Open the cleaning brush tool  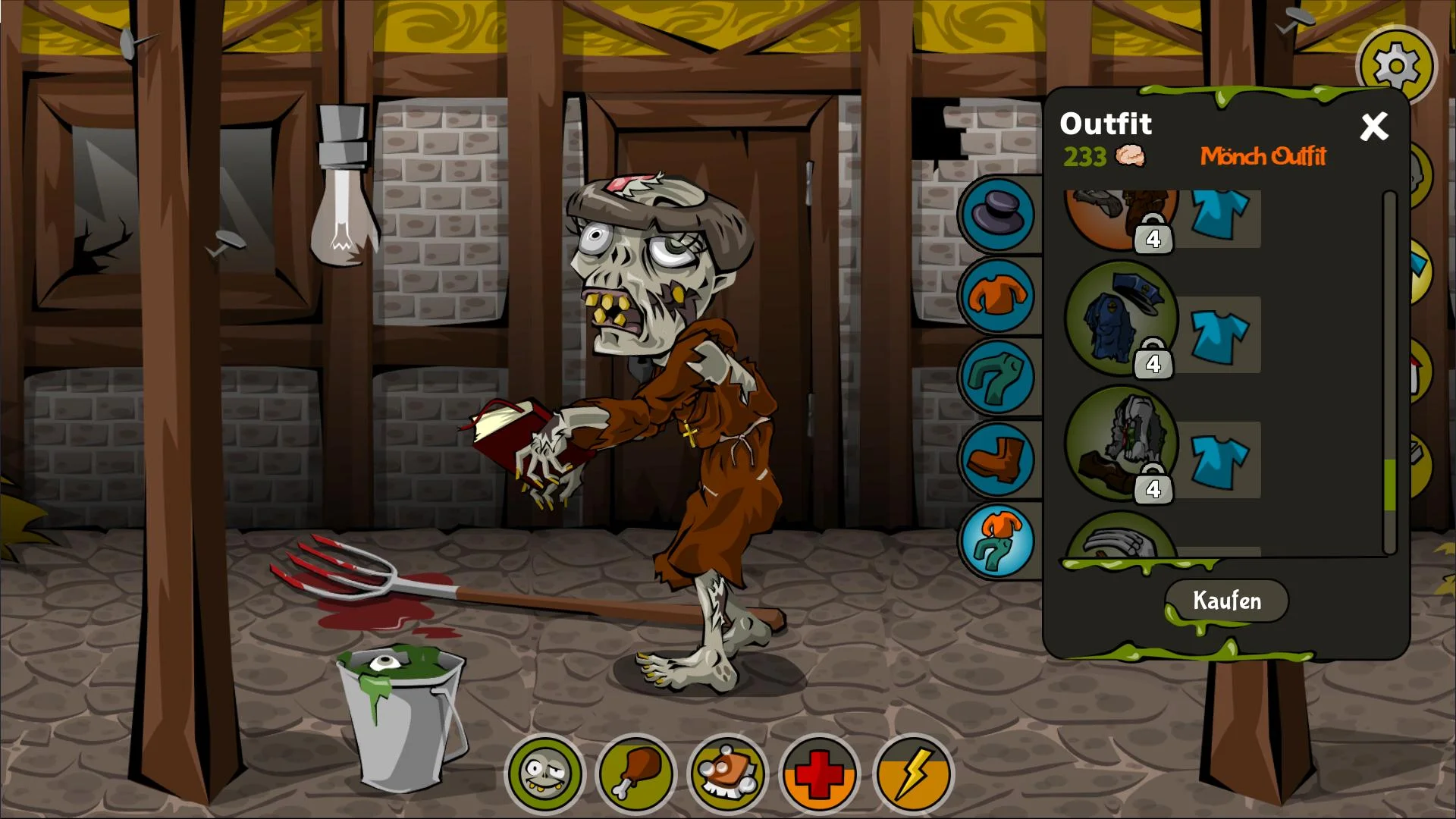point(727,775)
